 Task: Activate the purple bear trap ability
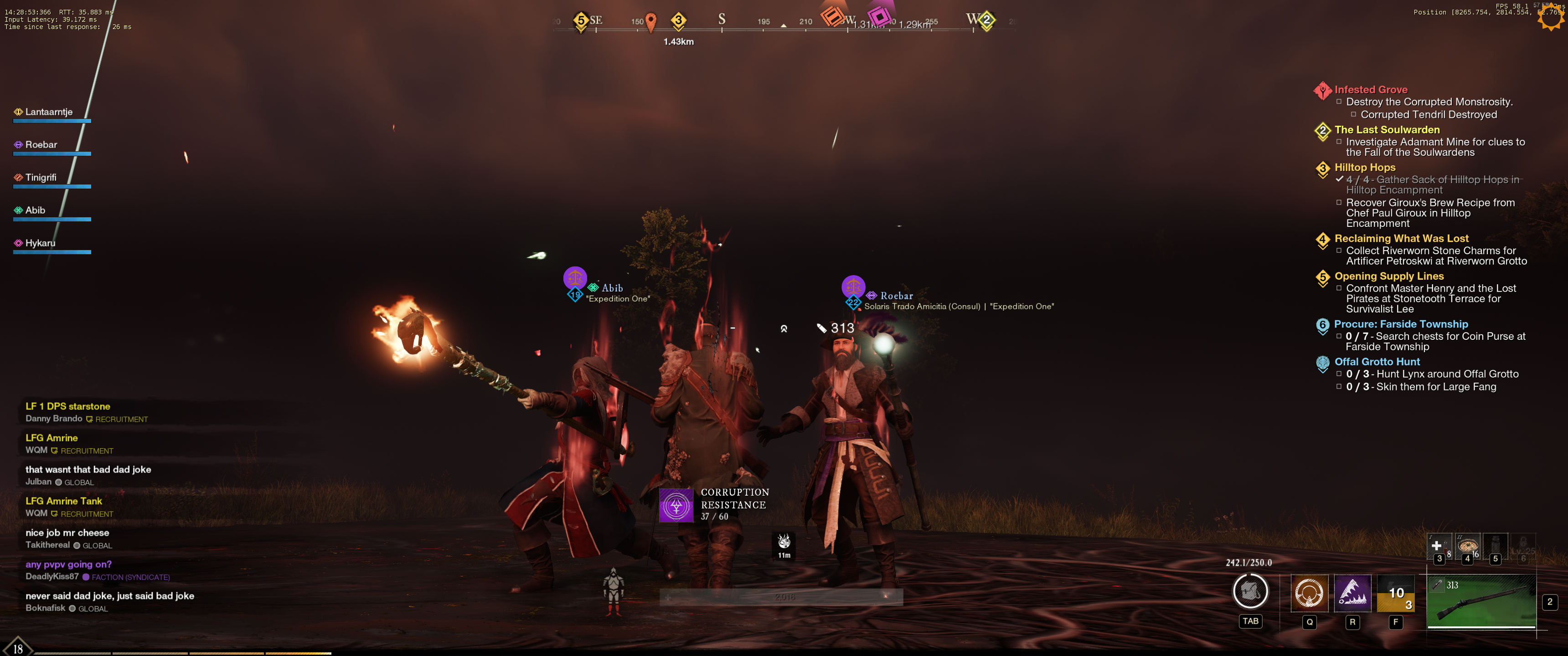(x=1352, y=593)
